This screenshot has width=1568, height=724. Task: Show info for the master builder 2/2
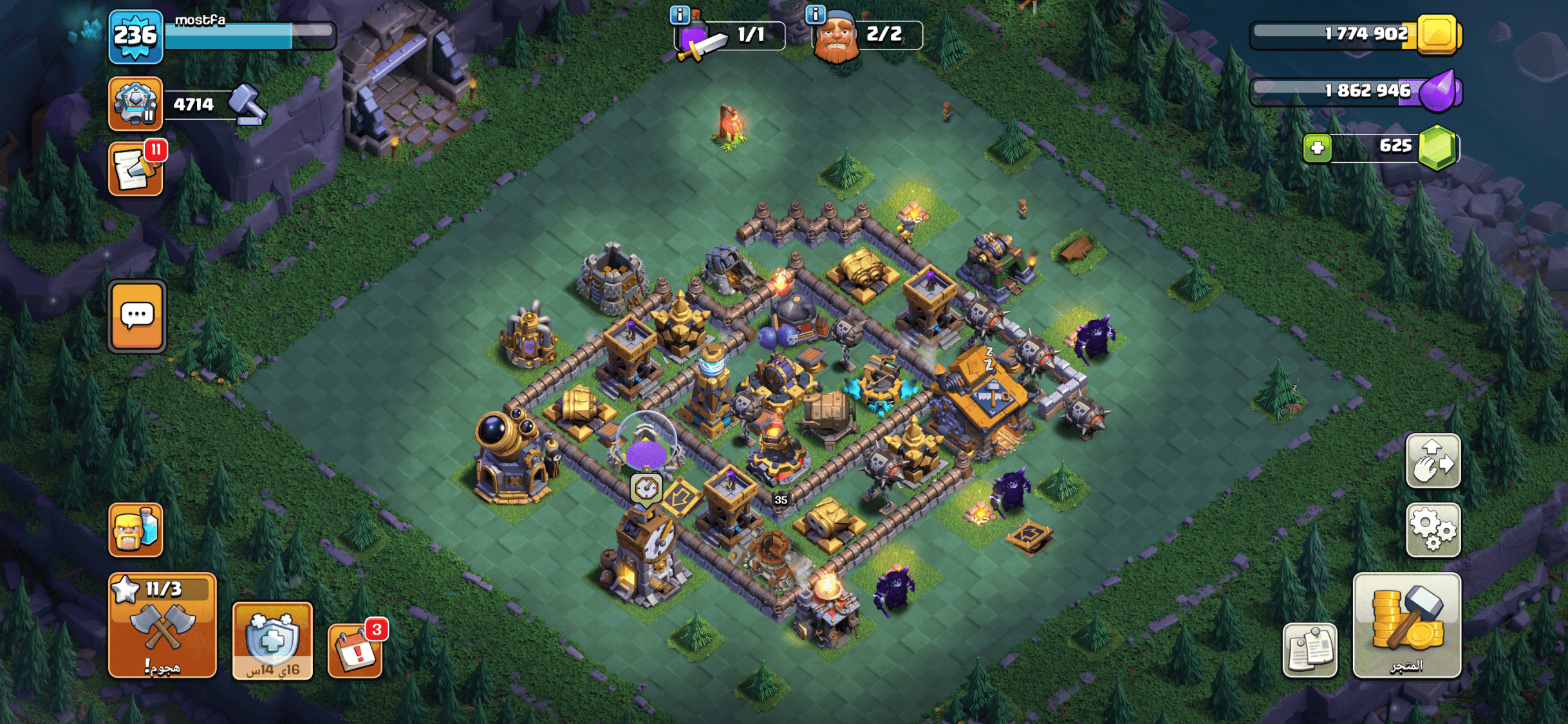coord(816,14)
